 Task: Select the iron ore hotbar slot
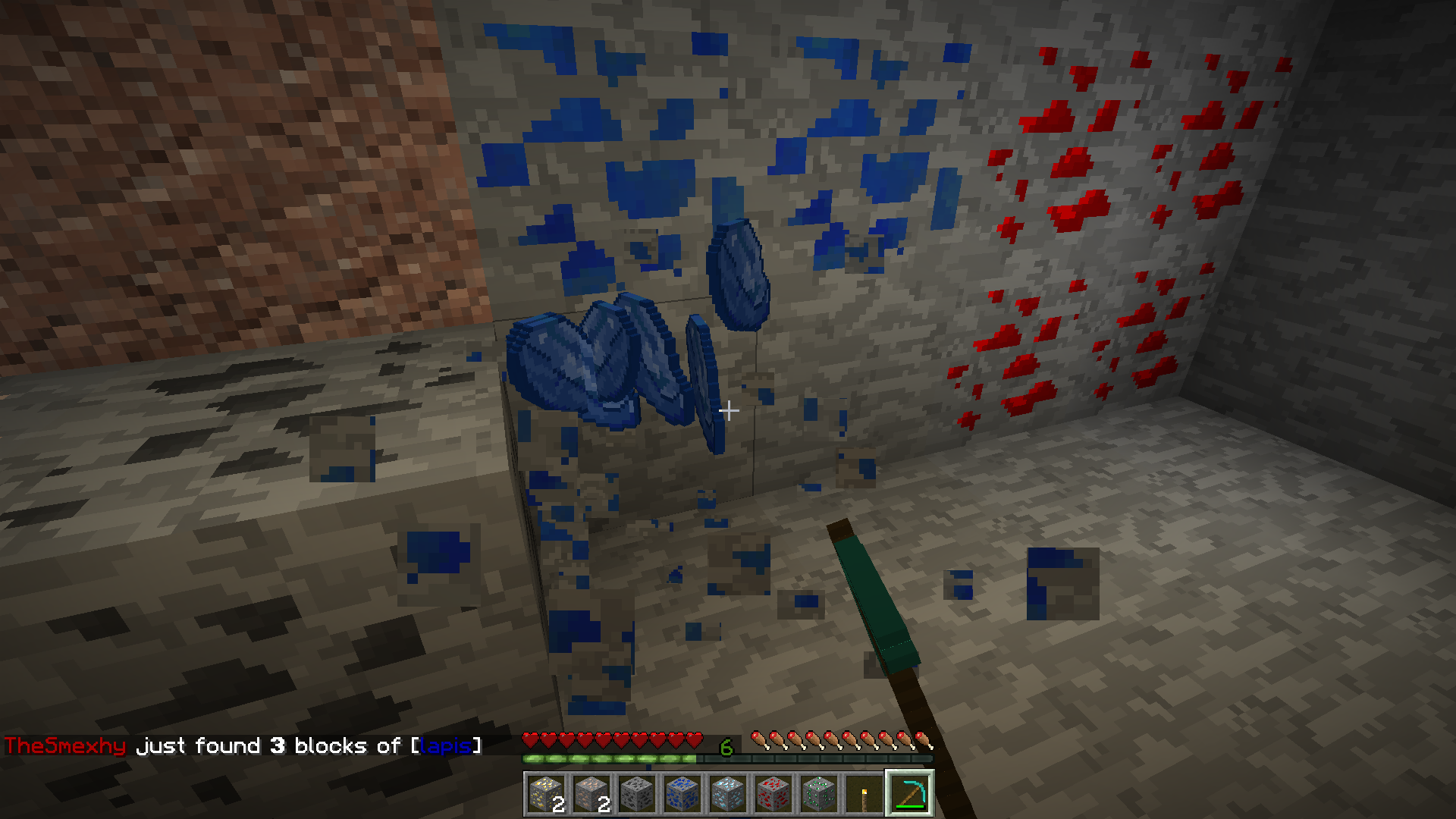click(x=591, y=794)
